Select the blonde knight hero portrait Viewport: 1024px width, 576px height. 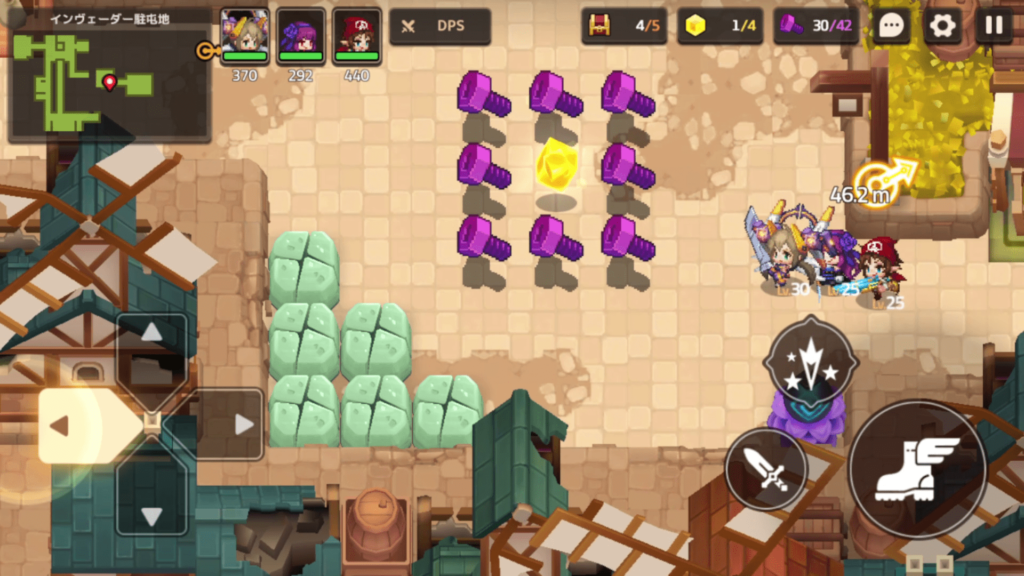coord(244,35)
